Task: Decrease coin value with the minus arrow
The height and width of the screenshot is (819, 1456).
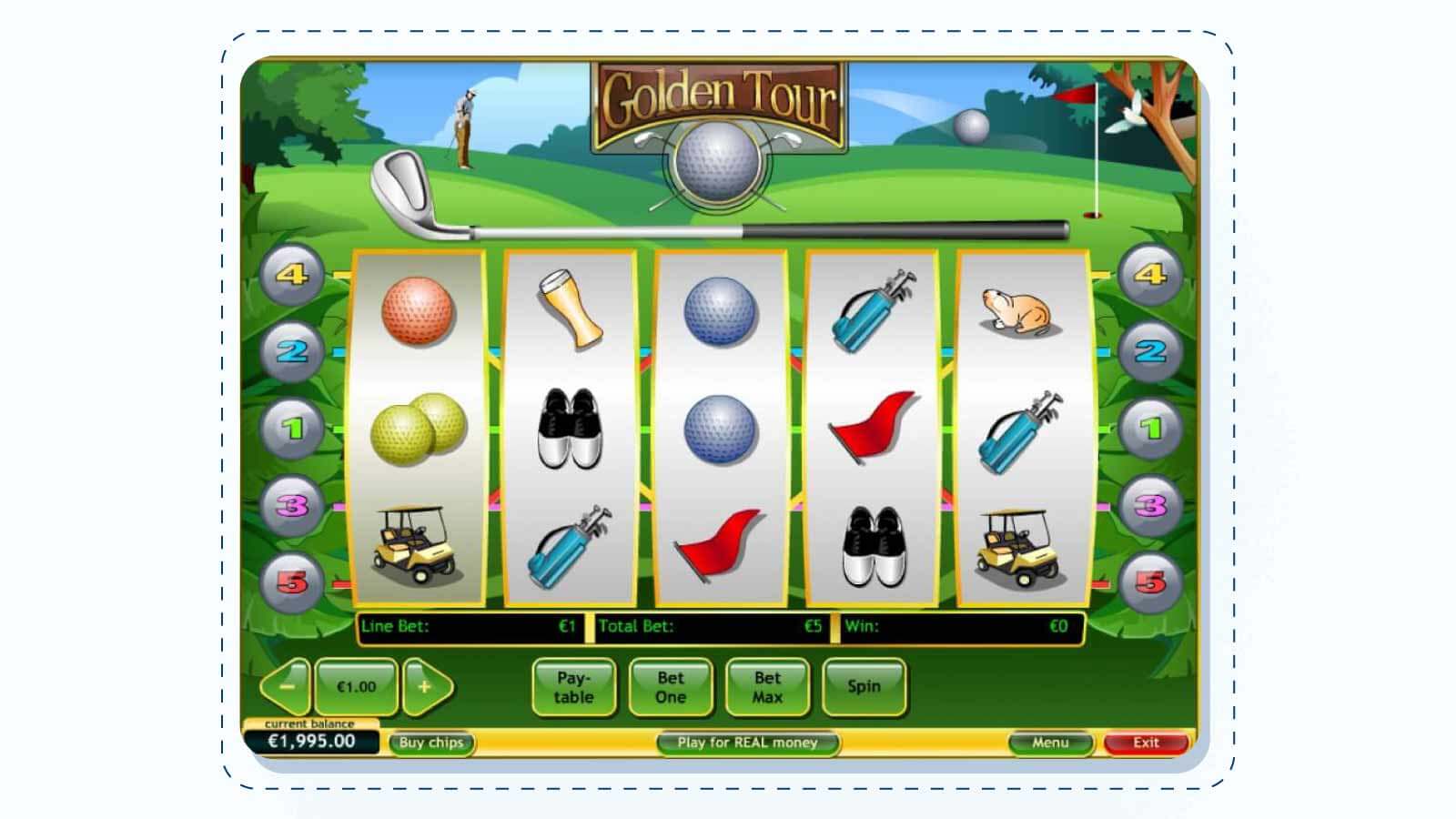Action: pos(287,687)
